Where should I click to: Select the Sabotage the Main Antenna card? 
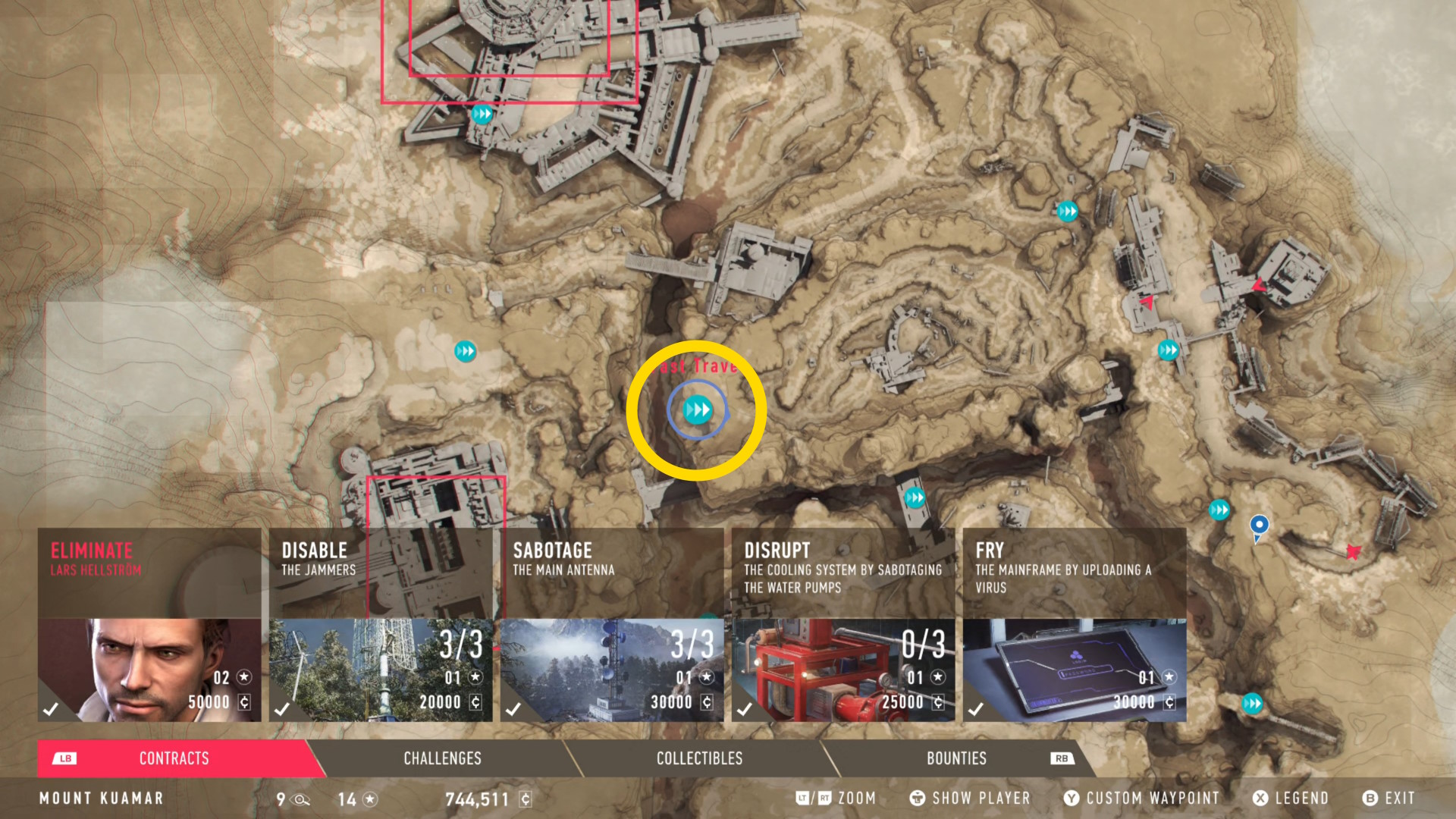click(x=612, y=625)
